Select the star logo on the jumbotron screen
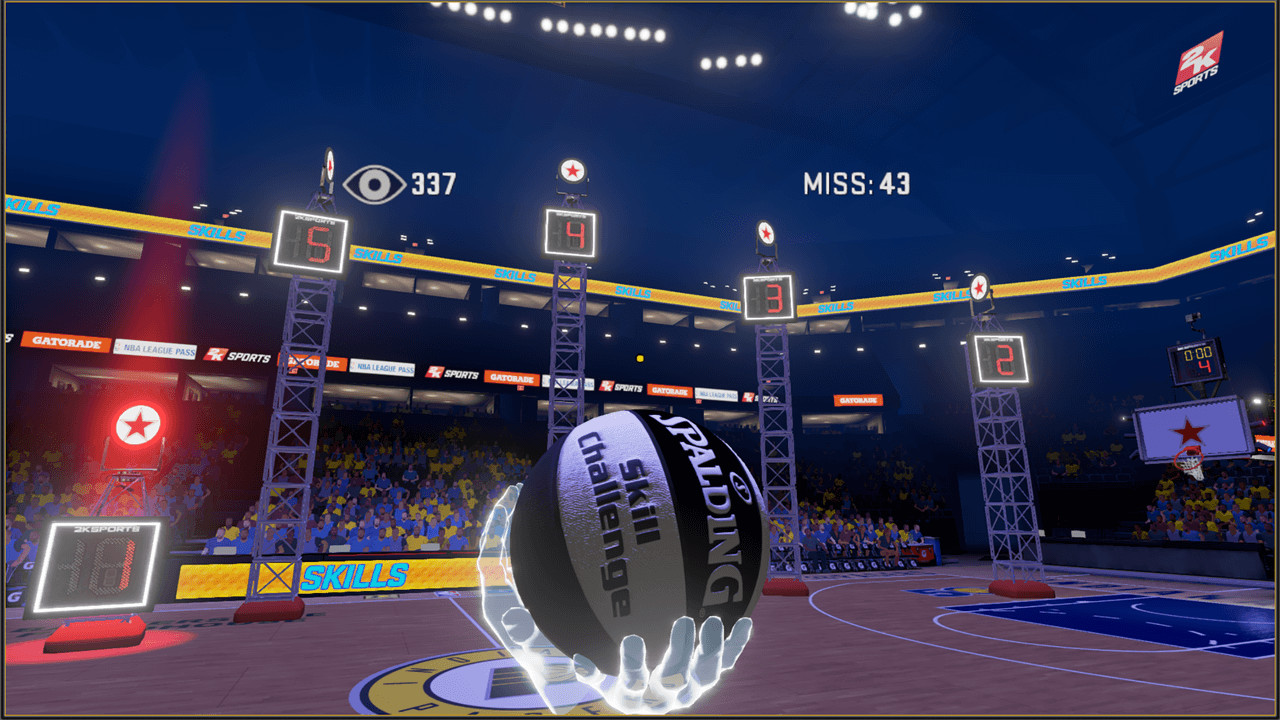Screen dimensions: 1280x720 (1189, 432)
